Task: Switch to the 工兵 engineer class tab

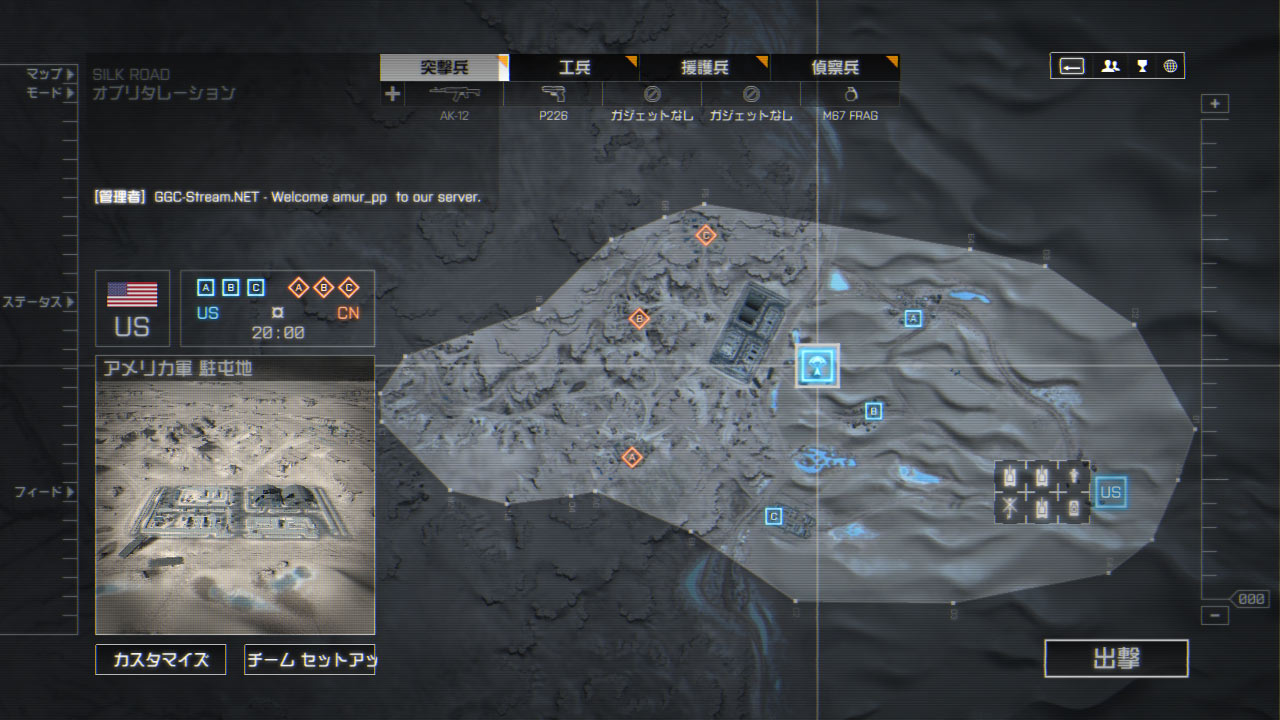Action: 574,68
